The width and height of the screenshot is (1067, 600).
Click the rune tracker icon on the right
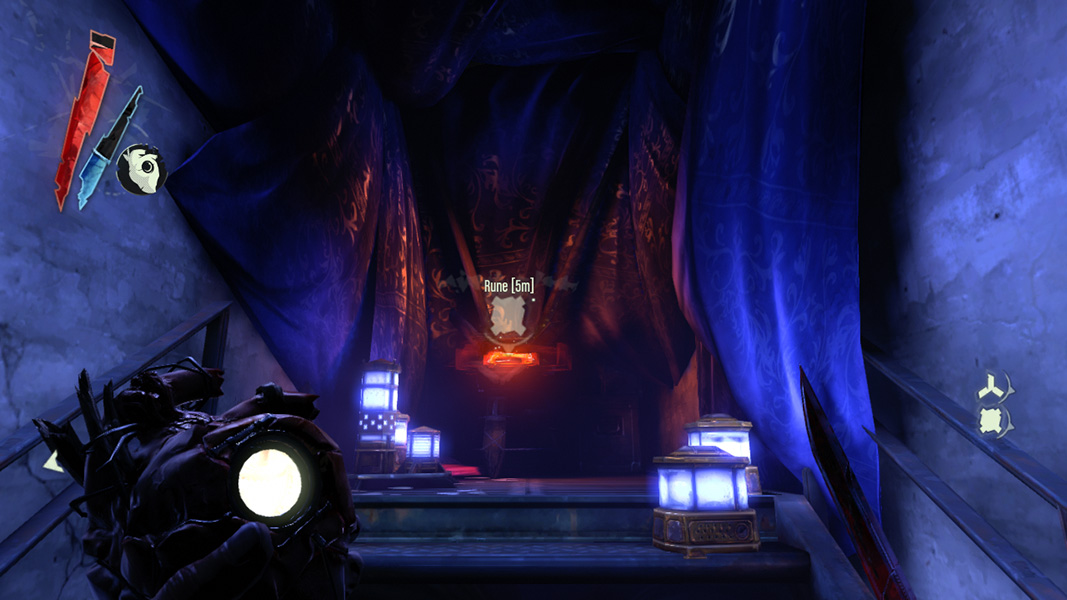click(x=990, y=421)
